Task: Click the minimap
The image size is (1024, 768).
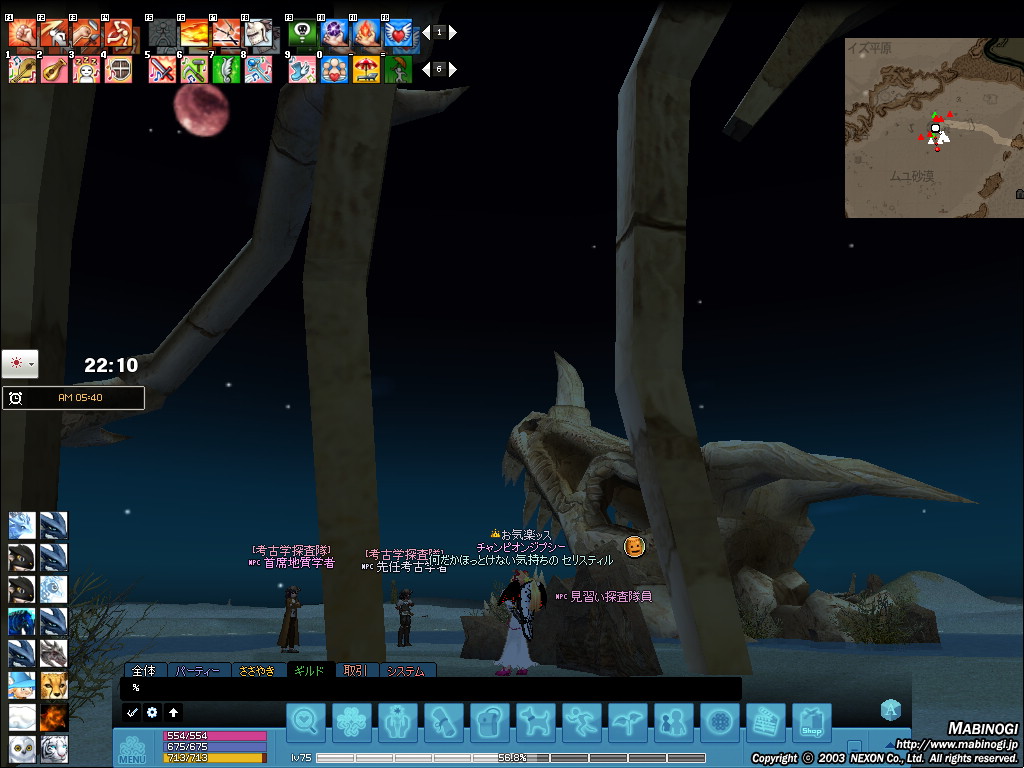Action: pyautogui.click(x=933, y=127)
